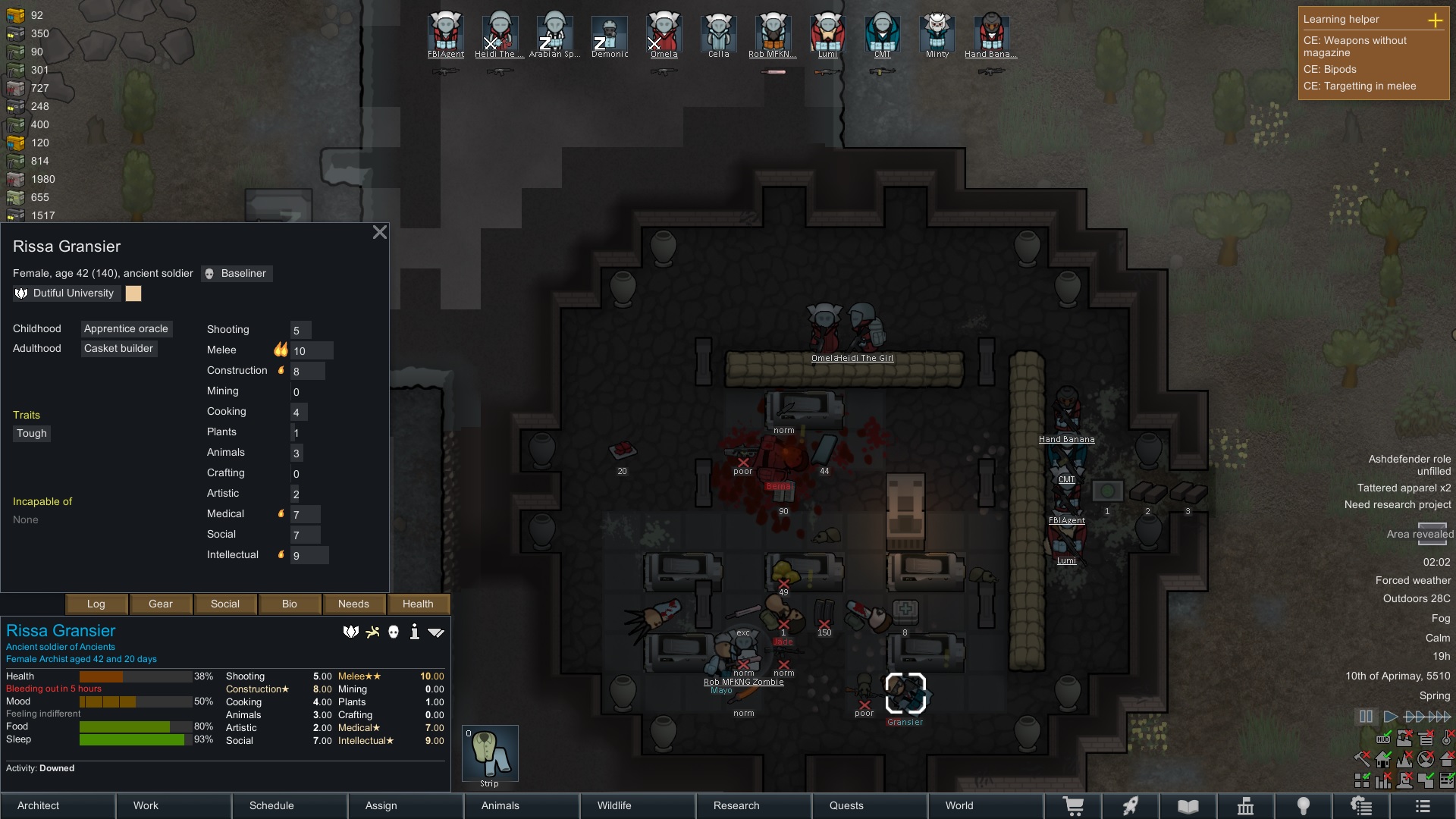This screenshot has height=819, width=1456.
Task: Open the World map
Action: (x=985, y=805)
